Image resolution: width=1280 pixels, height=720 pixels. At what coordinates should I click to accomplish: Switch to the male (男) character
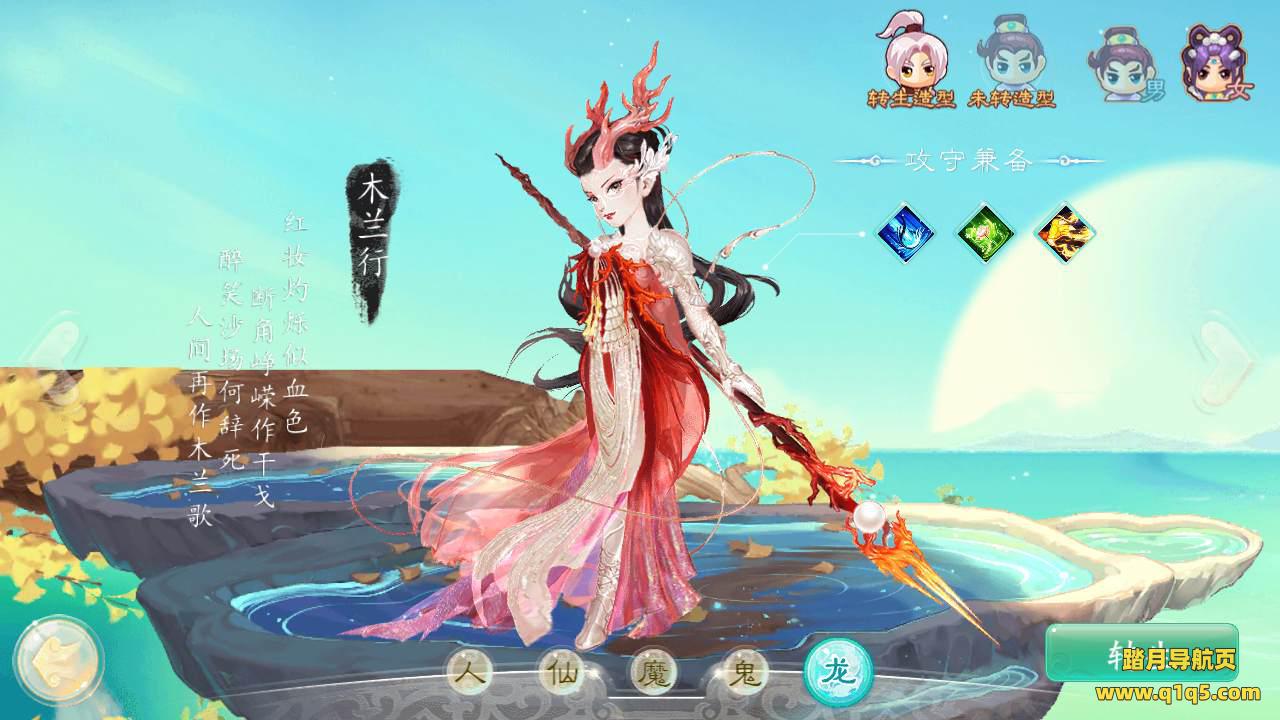tap(1124, 66)
